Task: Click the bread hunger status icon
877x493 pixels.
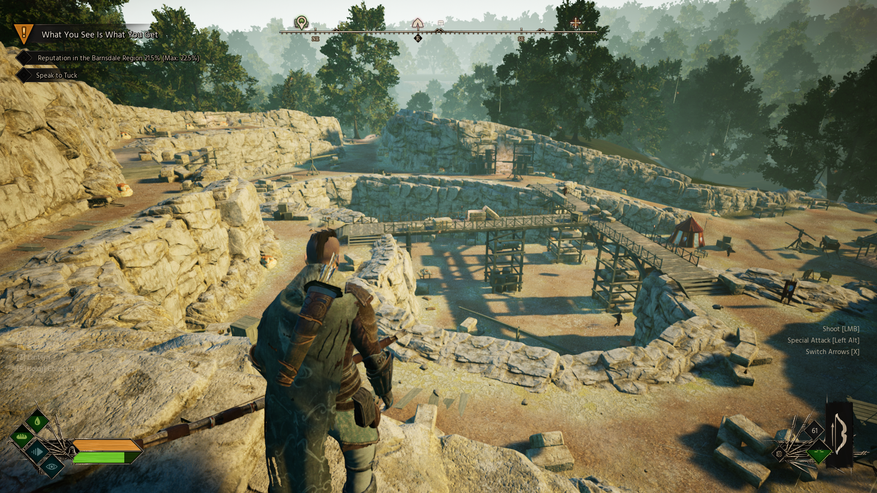Action: pyautogui.click(x=22, y=437)
